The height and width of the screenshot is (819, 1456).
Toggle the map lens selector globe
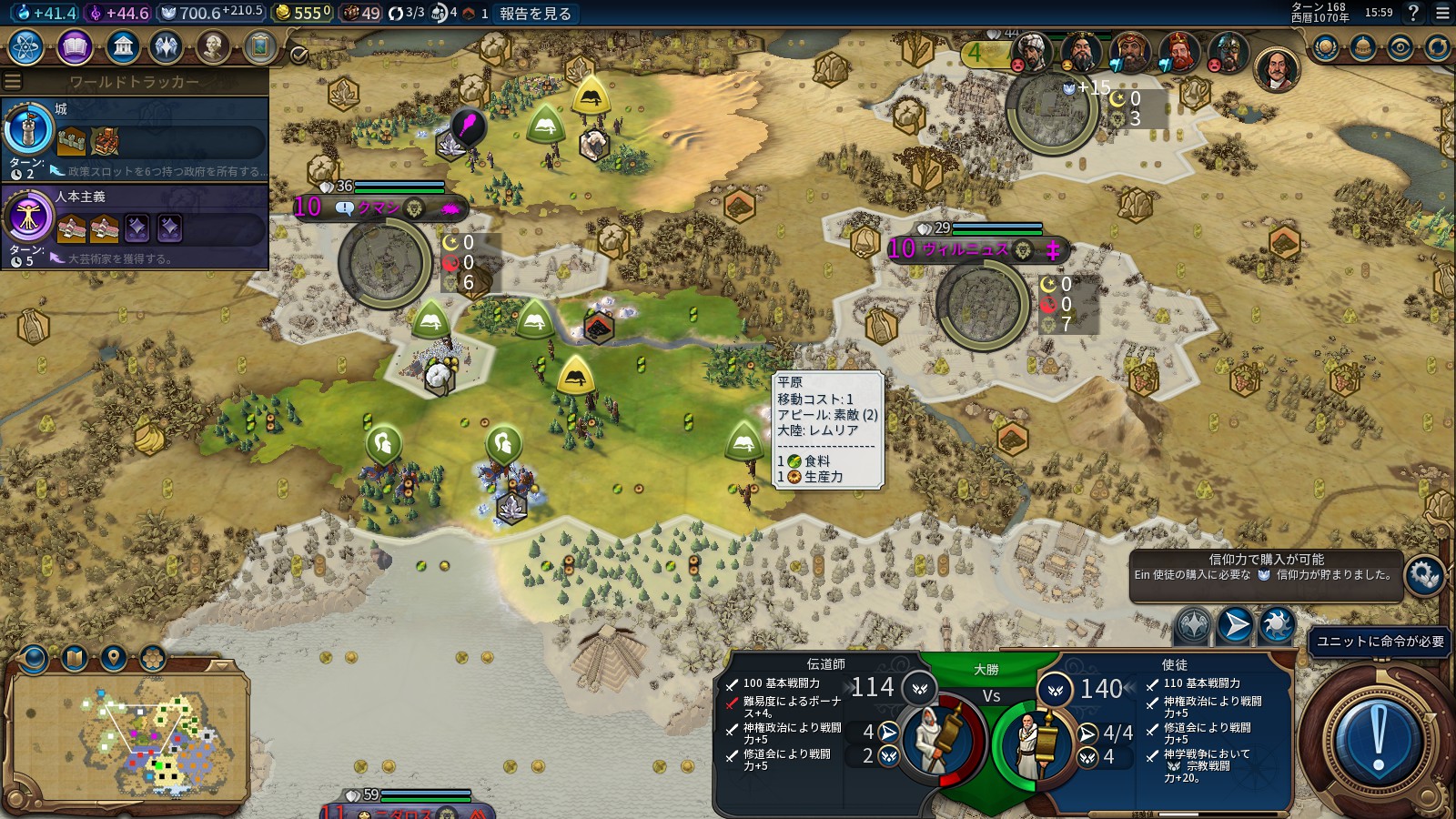click(x=33, y=657)
